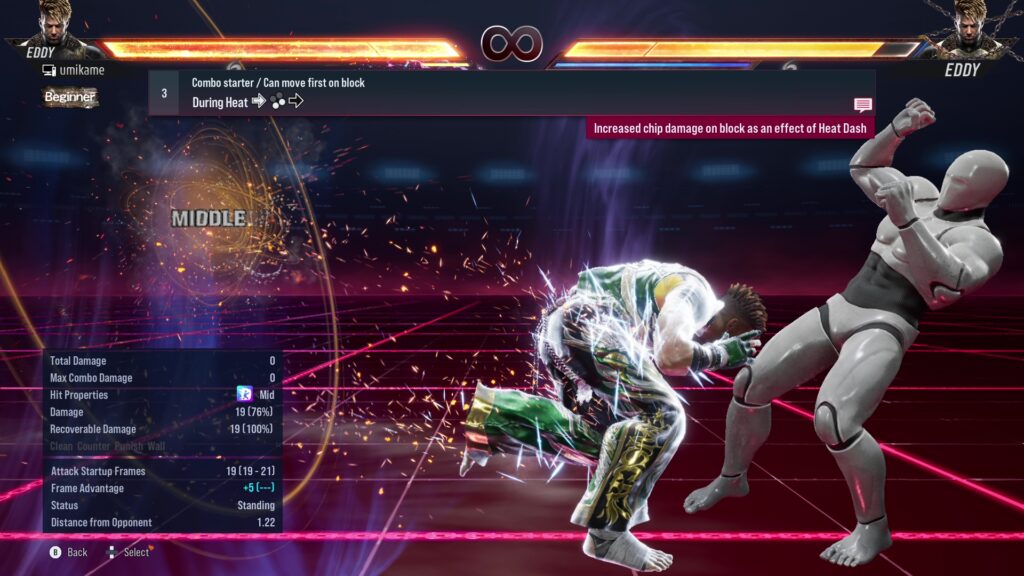Click the pink speech bubble icon
This screenshot has width=1024, height=576.
point(862,105)
